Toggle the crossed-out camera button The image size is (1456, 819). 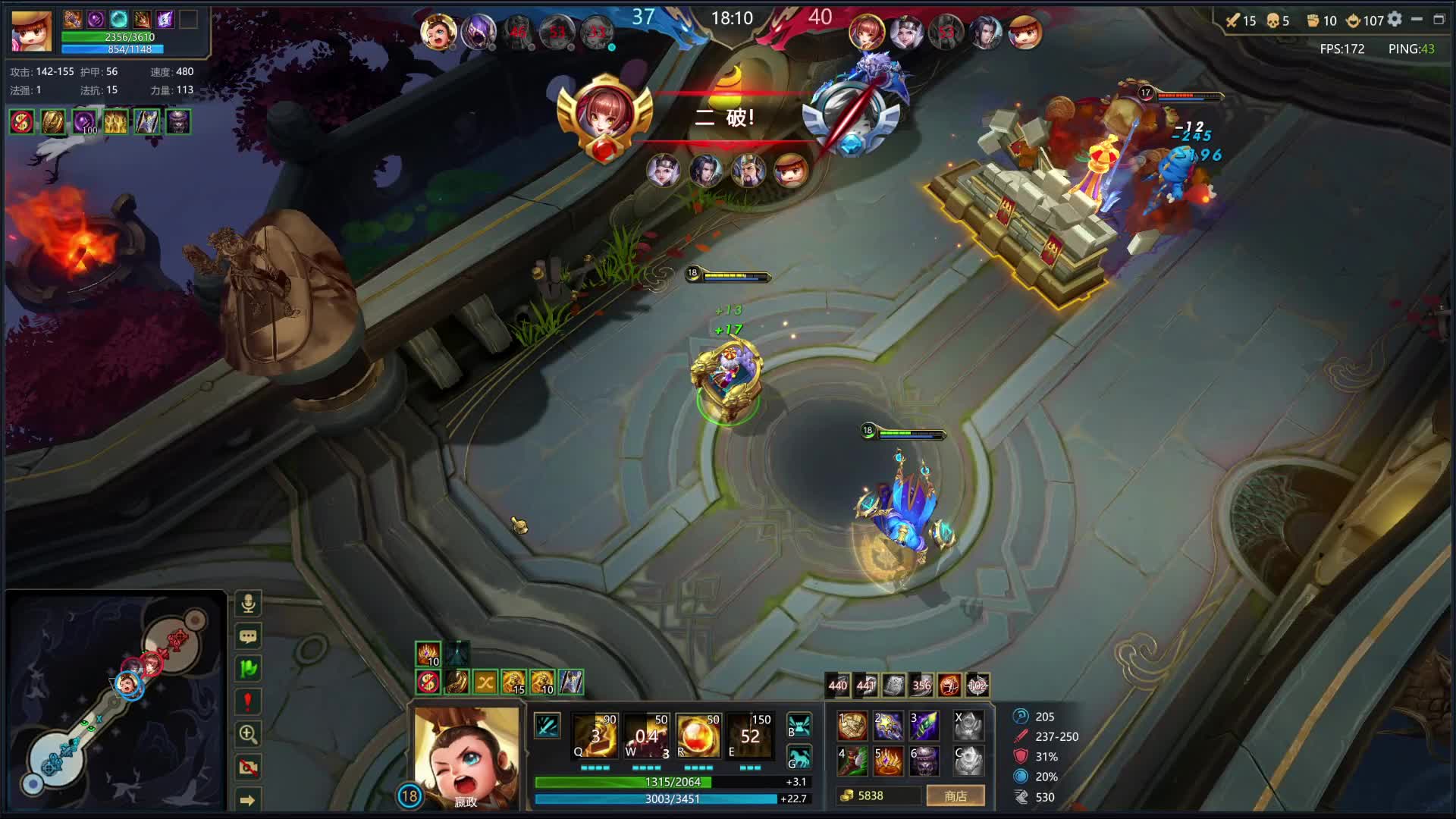click(248, 767)
